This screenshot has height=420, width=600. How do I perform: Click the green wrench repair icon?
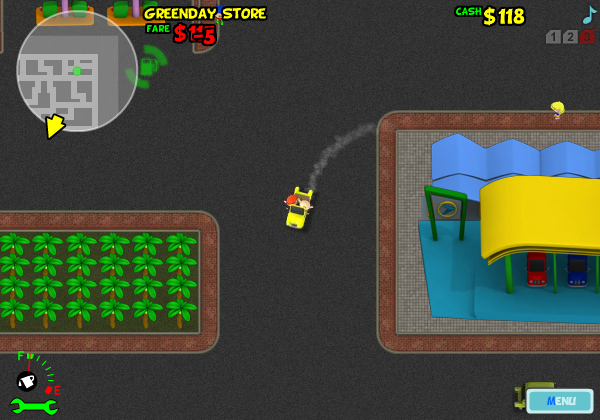pyautogui.click(x=33, y=406)
